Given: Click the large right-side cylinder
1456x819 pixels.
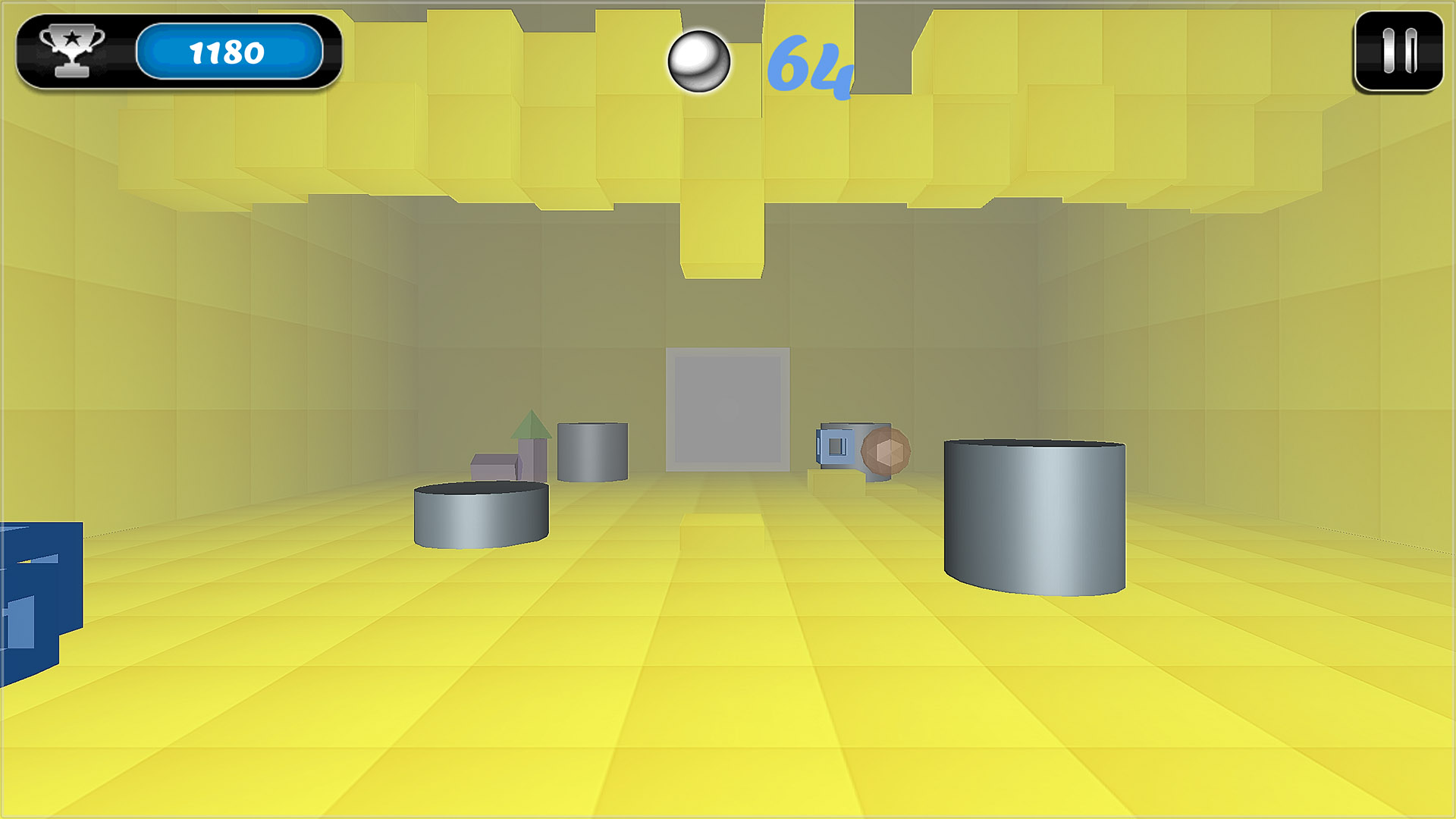Looking at the screenshot, I should pyautogui.click(x=1035, y=516).
